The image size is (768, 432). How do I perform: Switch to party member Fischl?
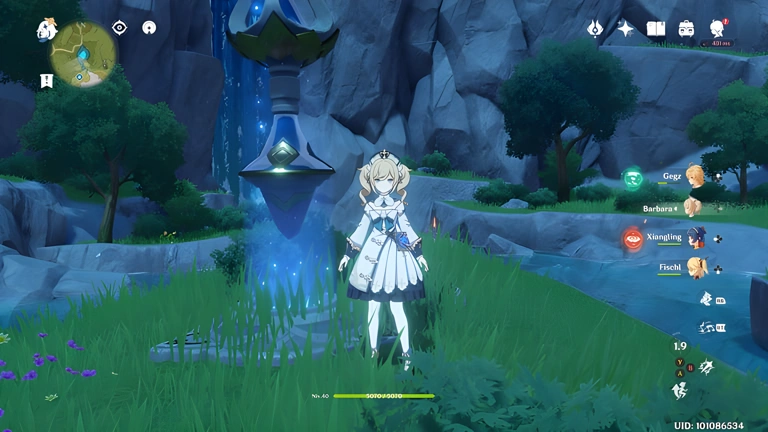tap(694, 268)
